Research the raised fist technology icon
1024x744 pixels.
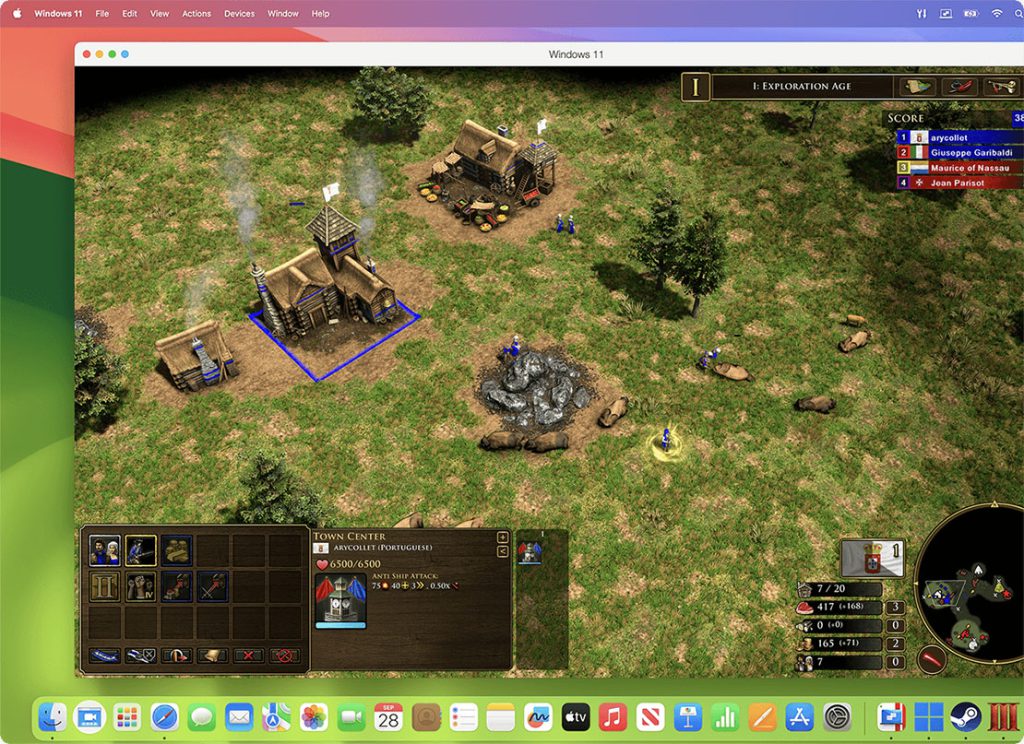pyautogui.click(x=141, y=586)
